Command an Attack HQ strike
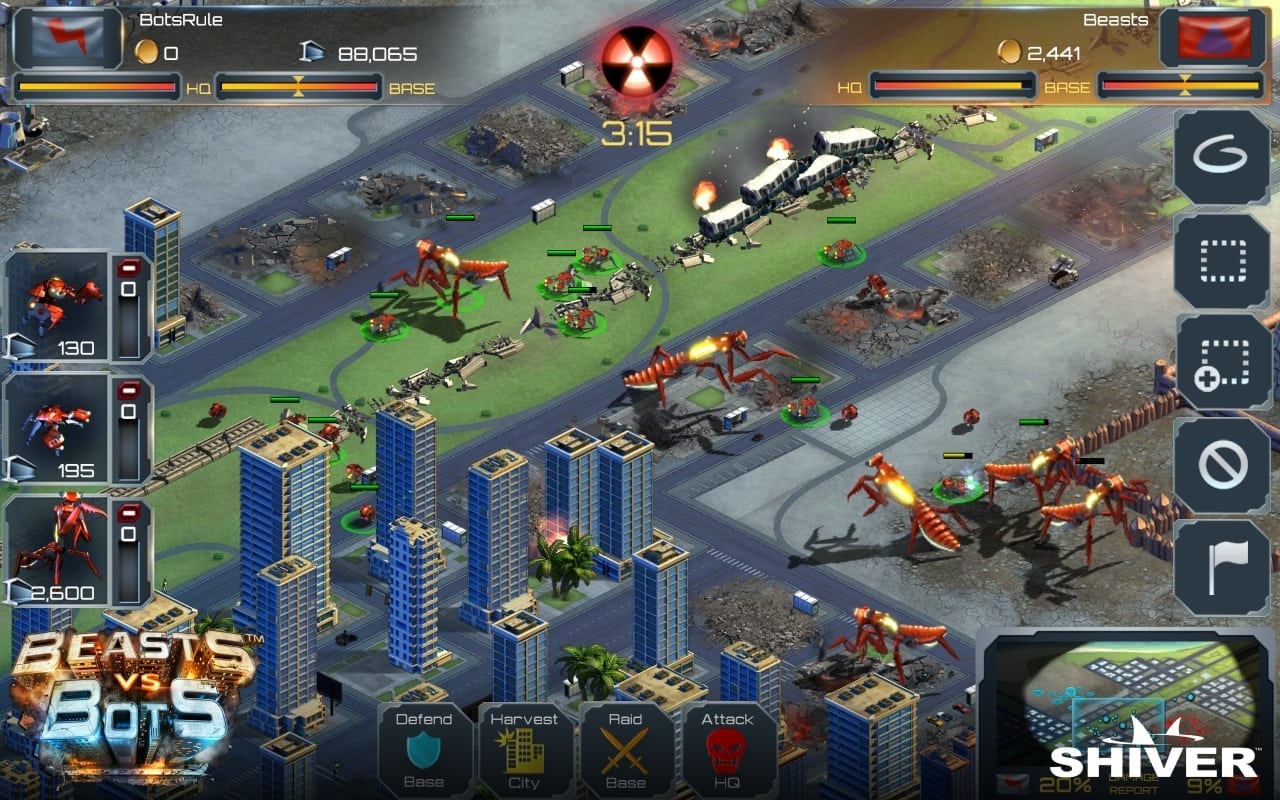The height and width of the screenshot is (800, 1280). tap(728, 750)
